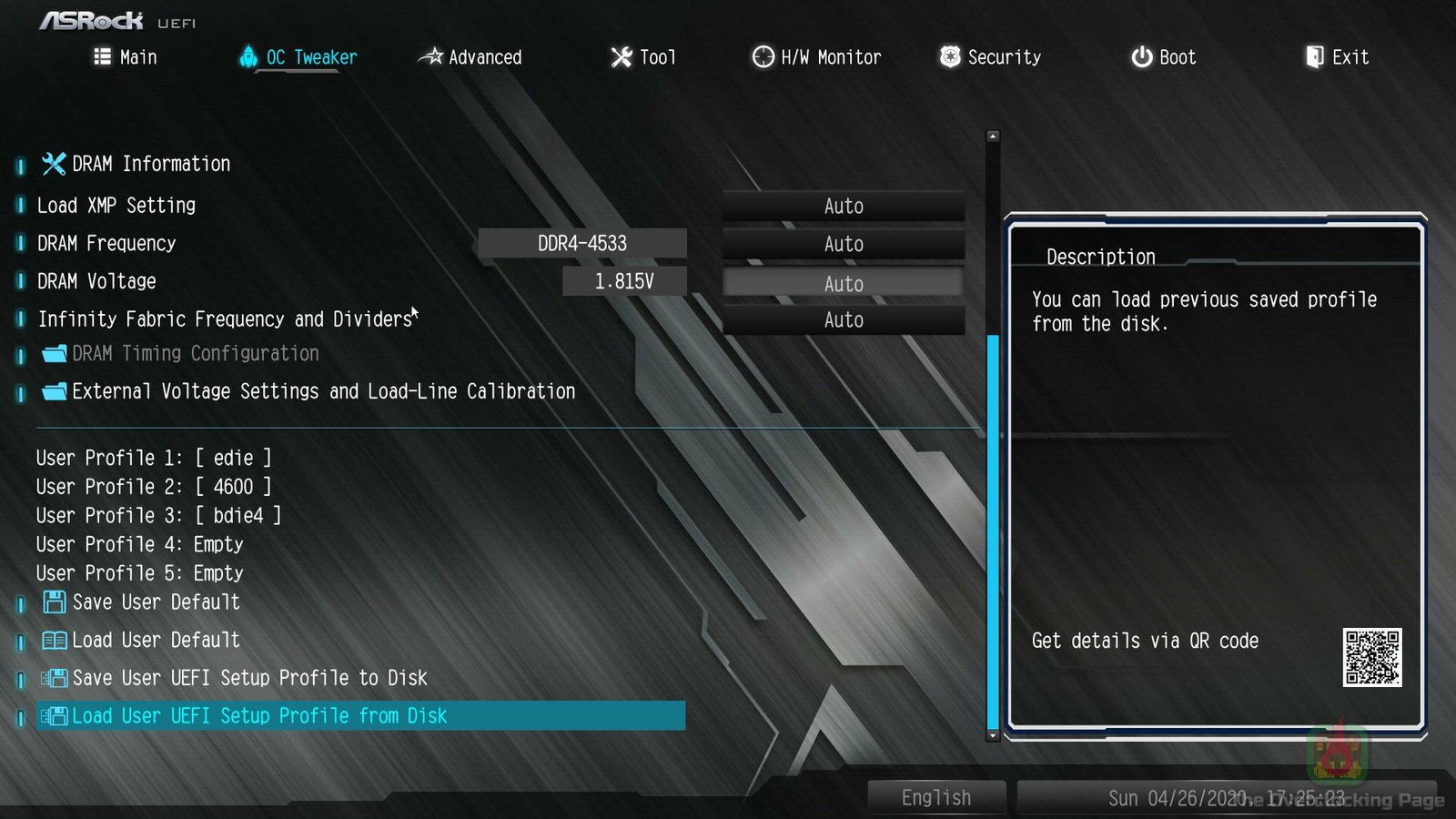Change the English language button
The image size is (1456, 819).
936,797
